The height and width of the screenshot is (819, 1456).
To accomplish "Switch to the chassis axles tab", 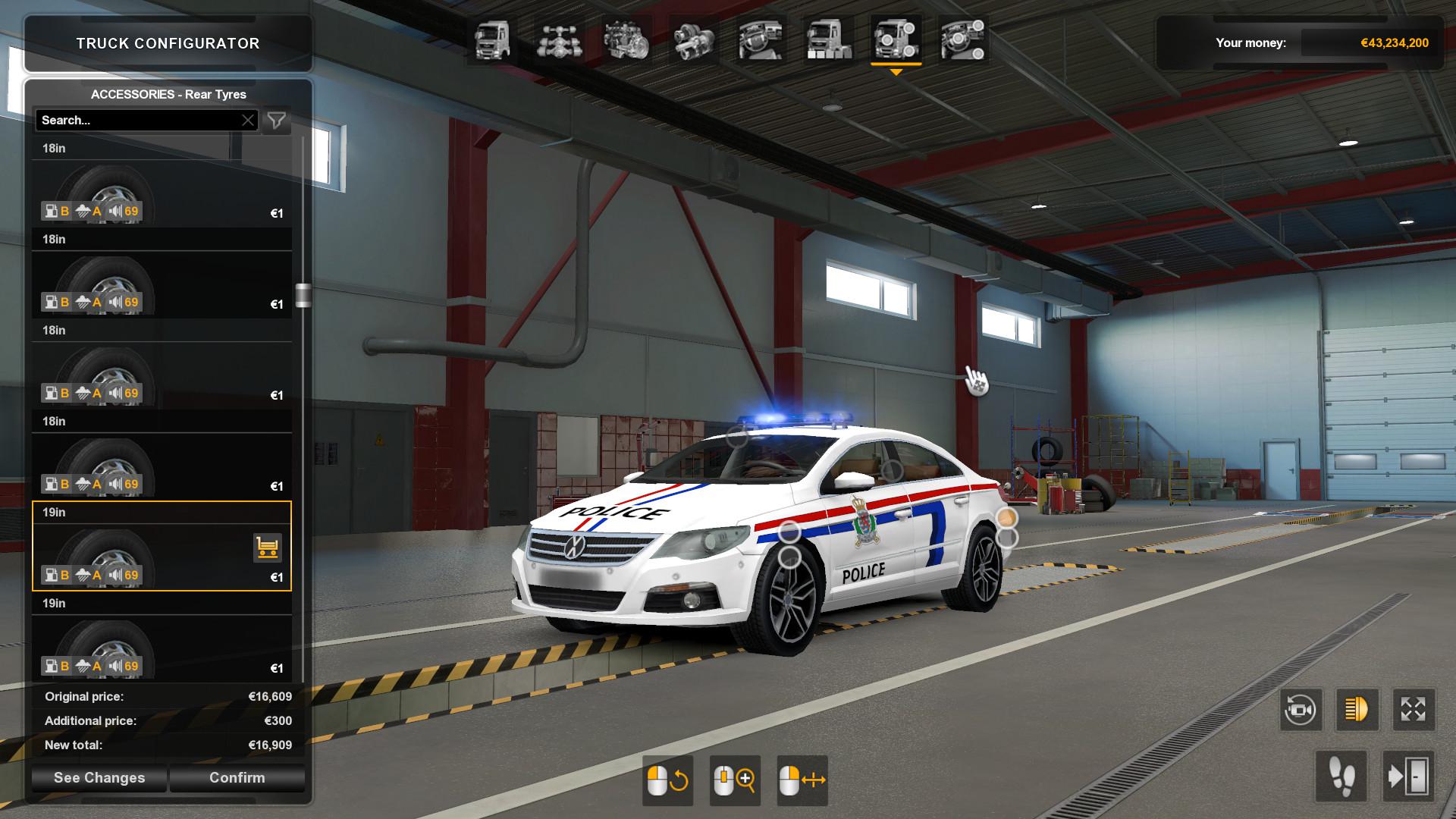I will pos(560,40).
